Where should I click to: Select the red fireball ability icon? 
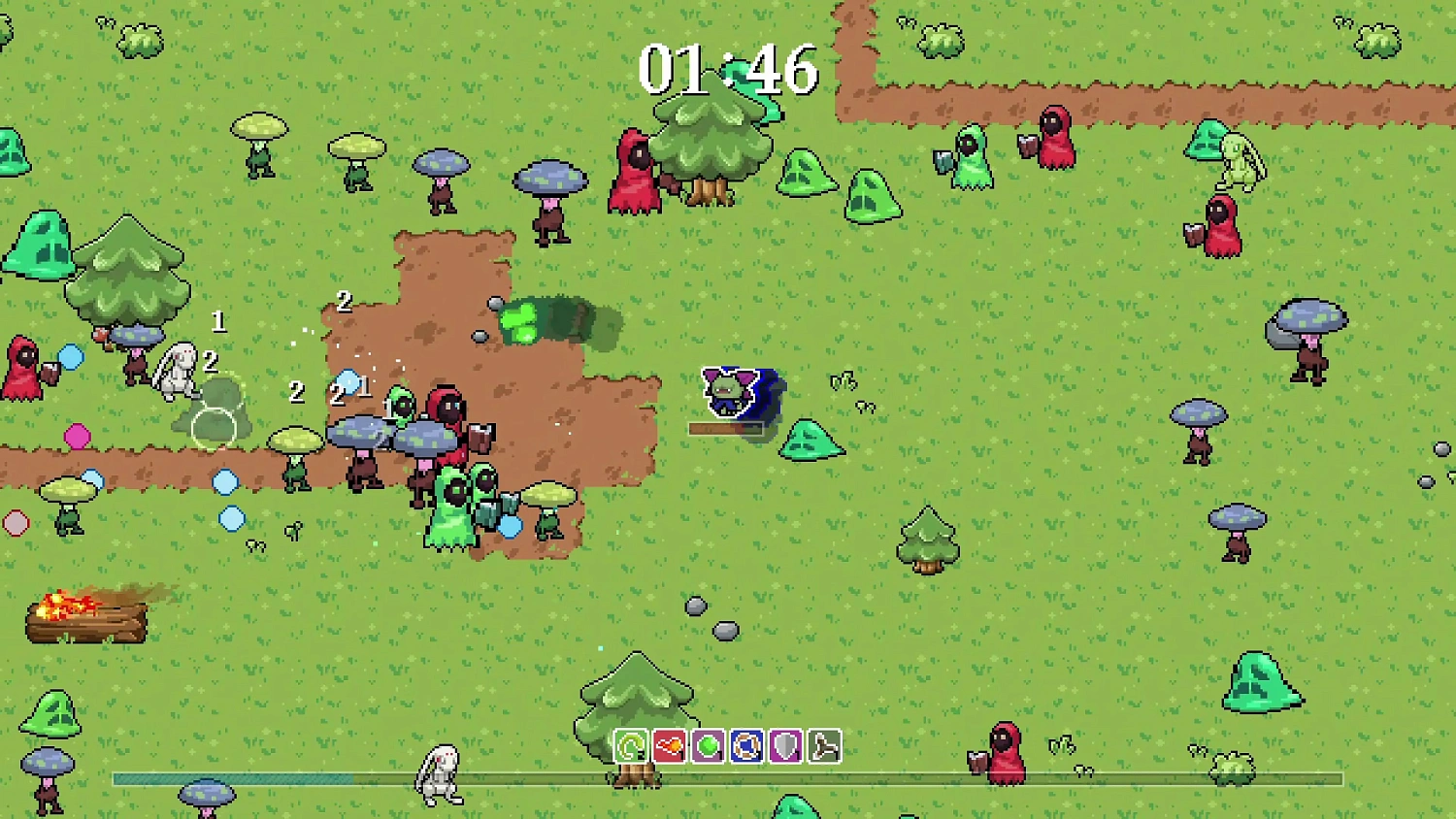click(668, 746)
